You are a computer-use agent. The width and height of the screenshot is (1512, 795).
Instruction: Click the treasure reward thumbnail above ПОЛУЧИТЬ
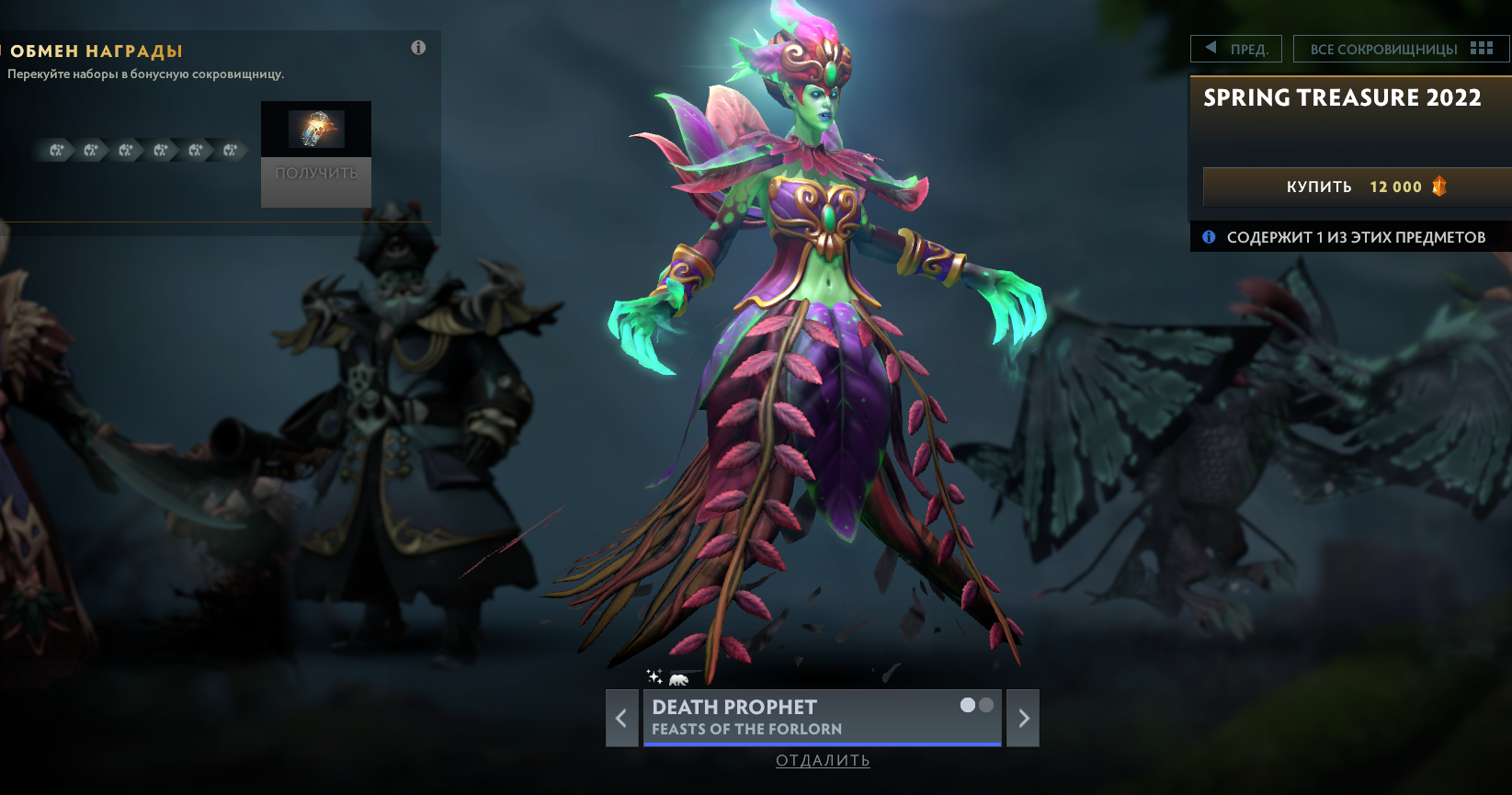[316, 129]
